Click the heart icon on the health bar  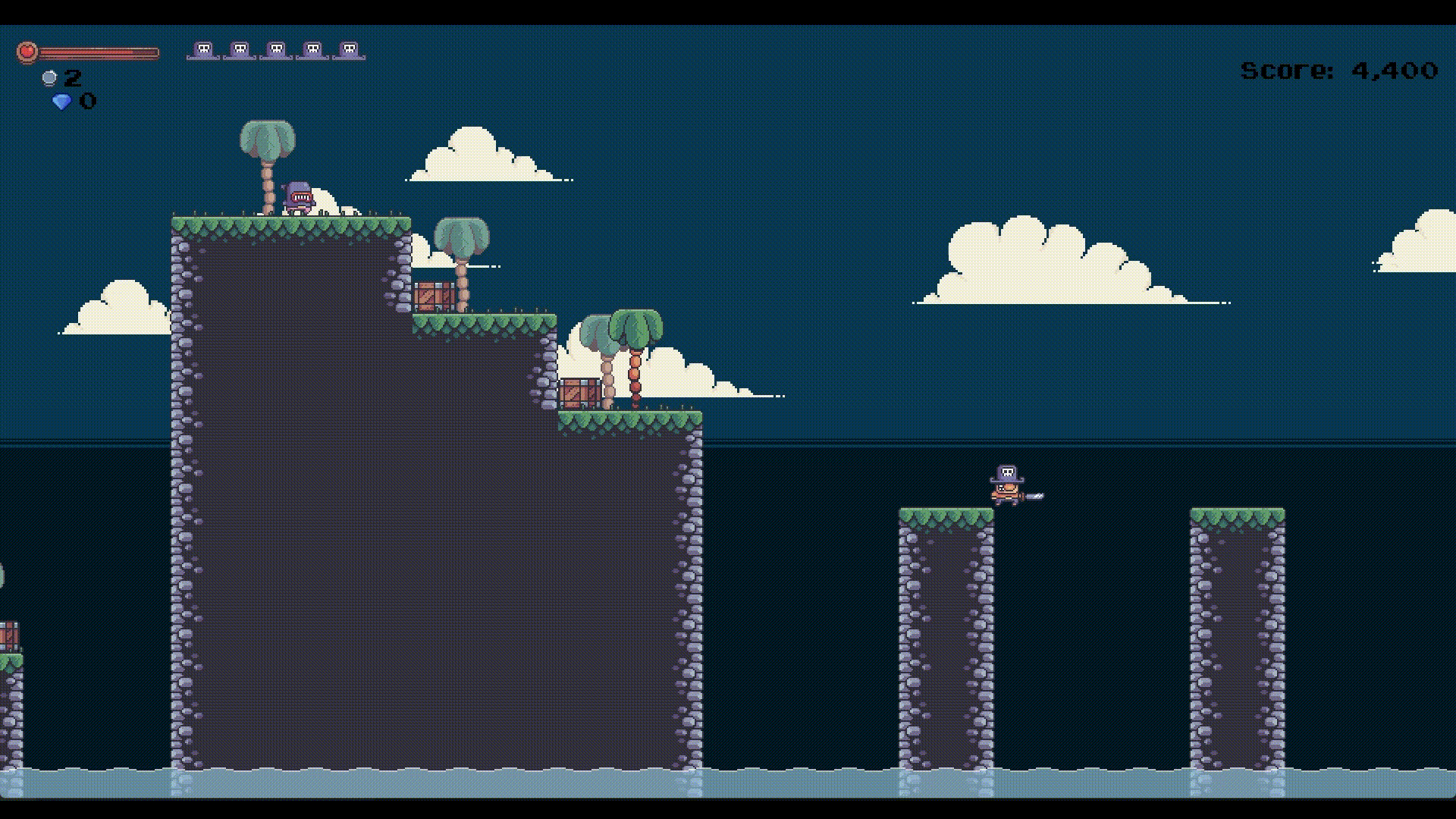coord(25,52)
